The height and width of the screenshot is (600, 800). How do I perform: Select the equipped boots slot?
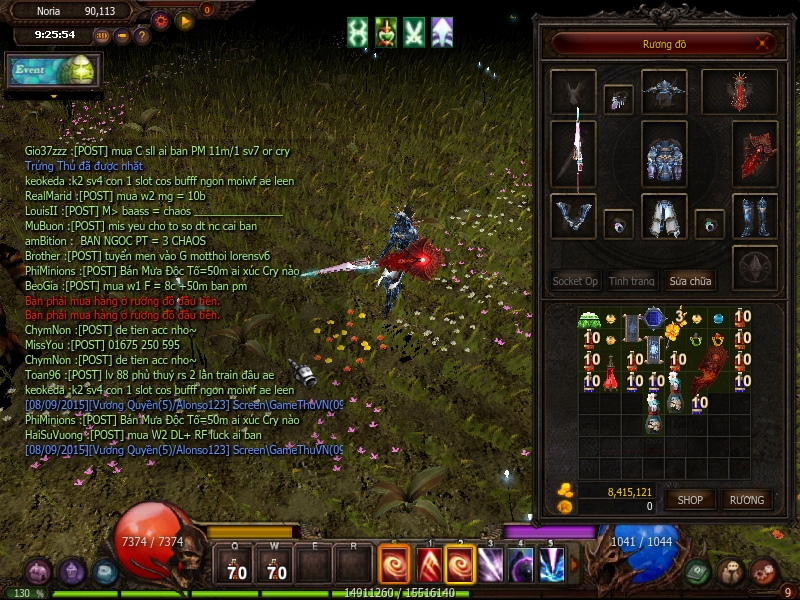[755, 216]
